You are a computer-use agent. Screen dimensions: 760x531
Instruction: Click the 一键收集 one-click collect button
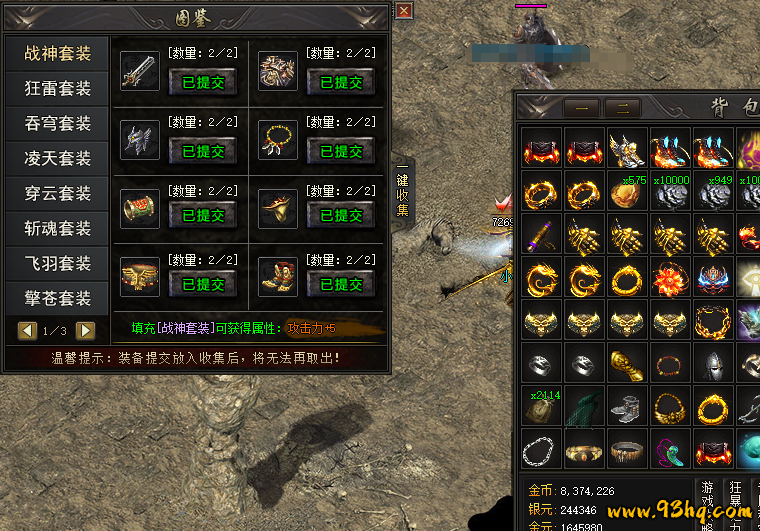[x=402, y=190]
